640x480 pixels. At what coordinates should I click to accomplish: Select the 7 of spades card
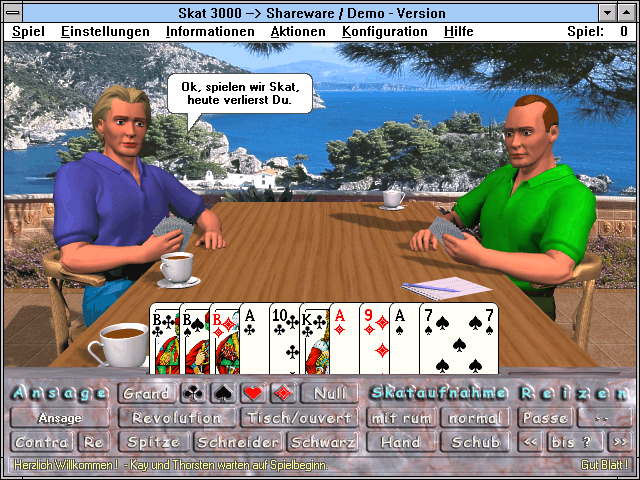tap(460, 340)
